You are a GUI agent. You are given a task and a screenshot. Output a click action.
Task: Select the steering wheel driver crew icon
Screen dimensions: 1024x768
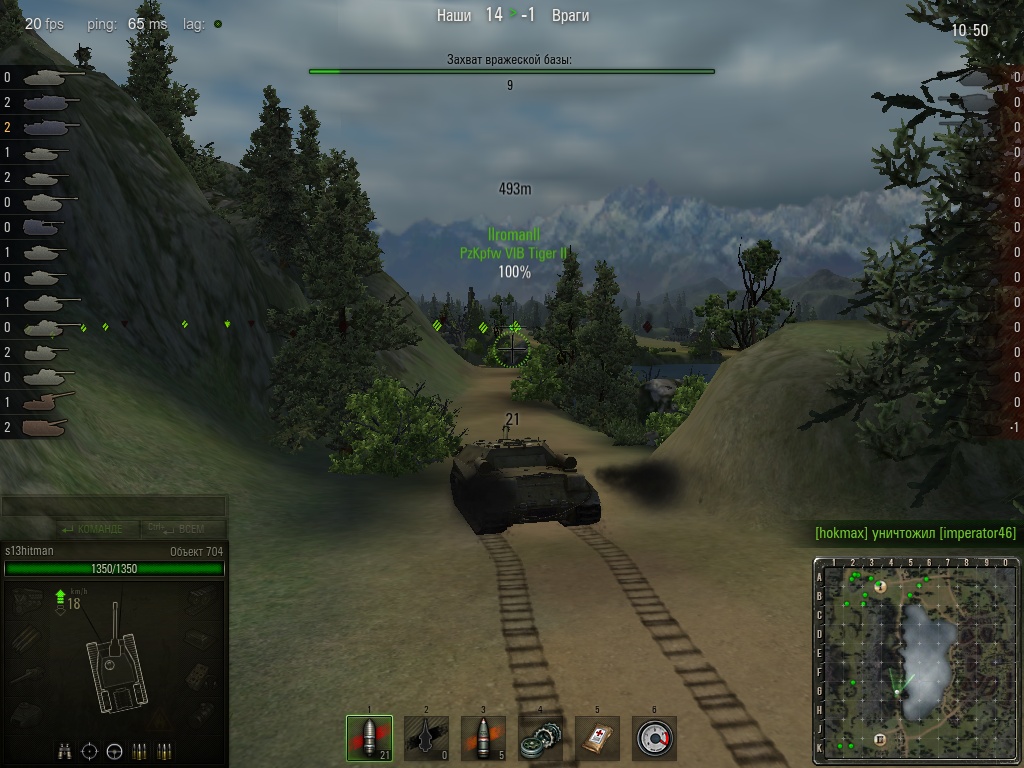[x=114, y=750]
